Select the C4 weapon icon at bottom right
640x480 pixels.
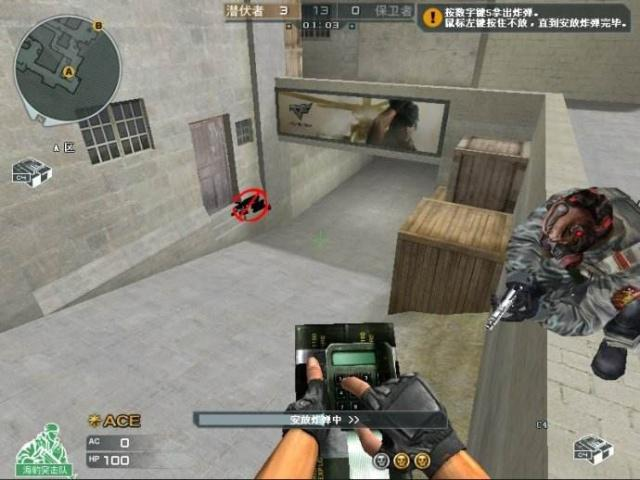592,449
